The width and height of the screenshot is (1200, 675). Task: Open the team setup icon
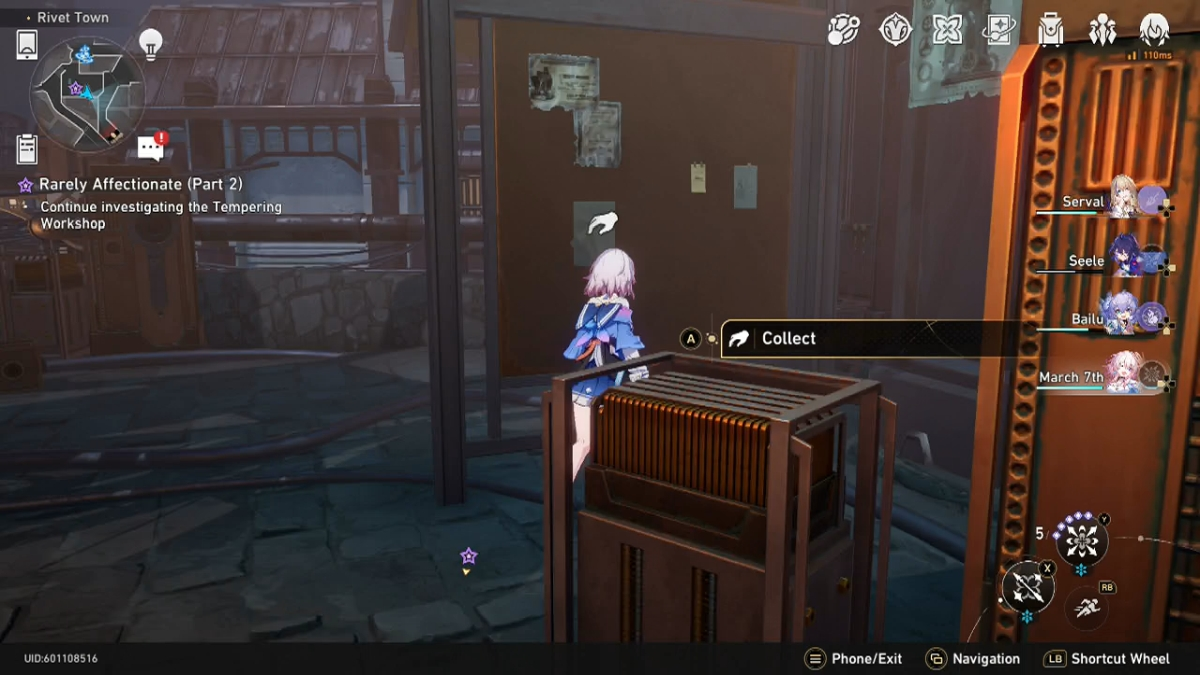1103,30
